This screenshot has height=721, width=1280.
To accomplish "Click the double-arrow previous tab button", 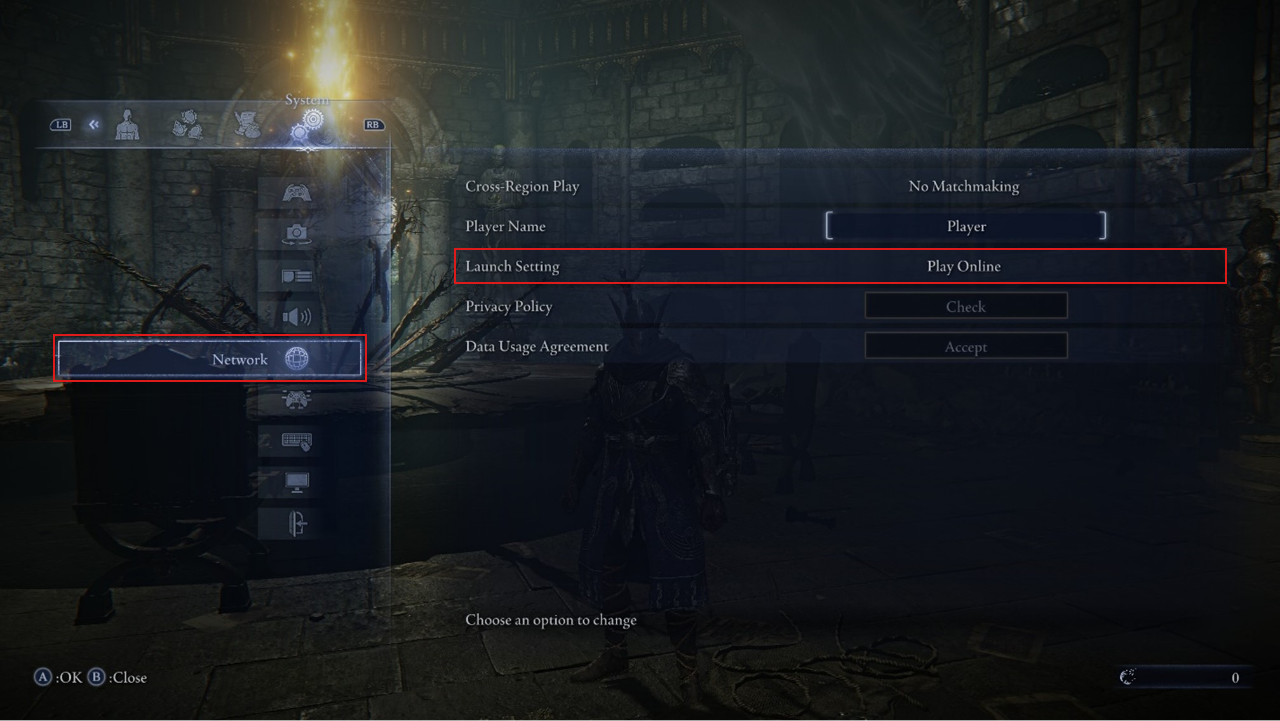I will coord(93,125).
